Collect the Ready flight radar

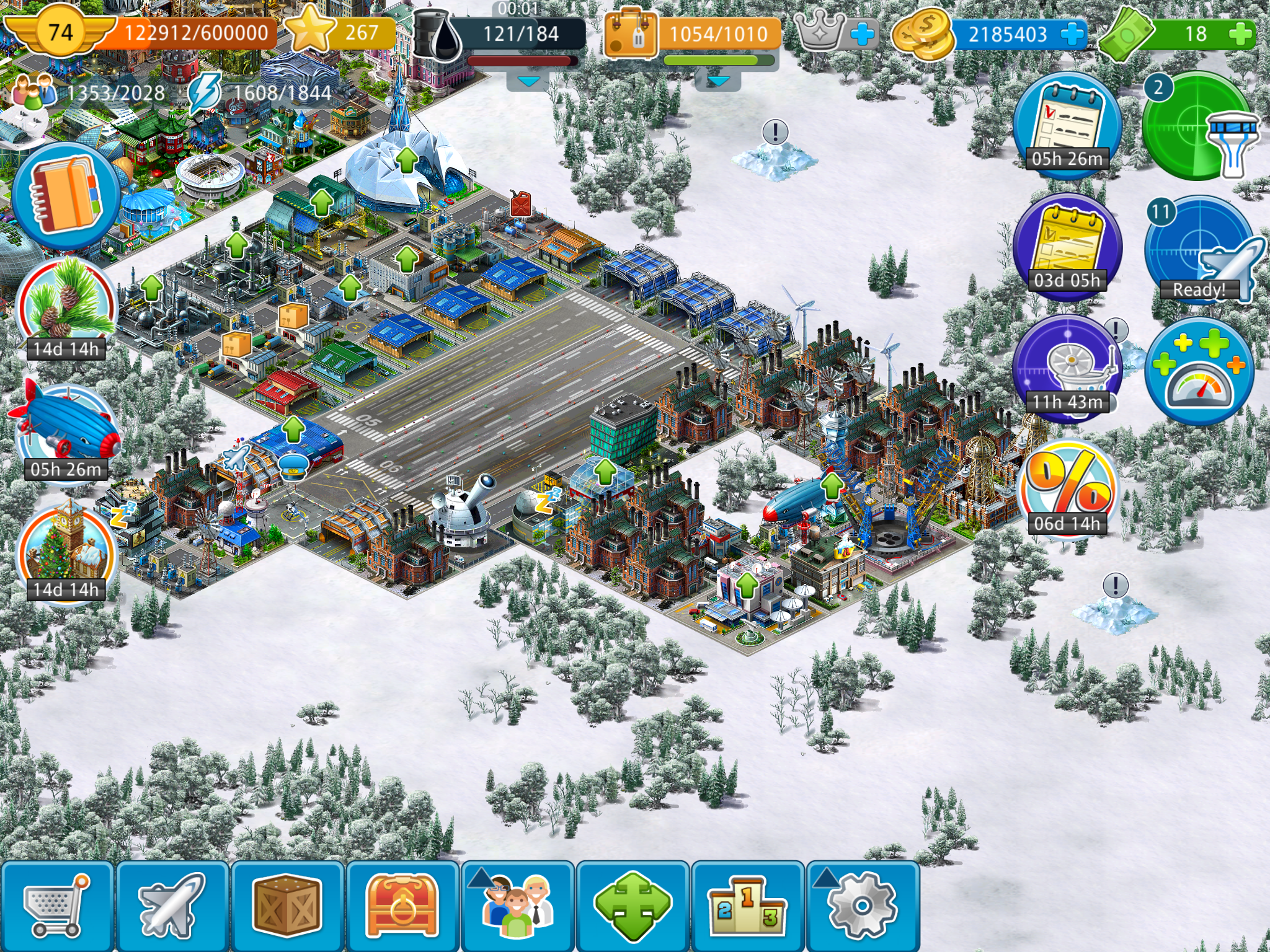(x=1198, y=250)
